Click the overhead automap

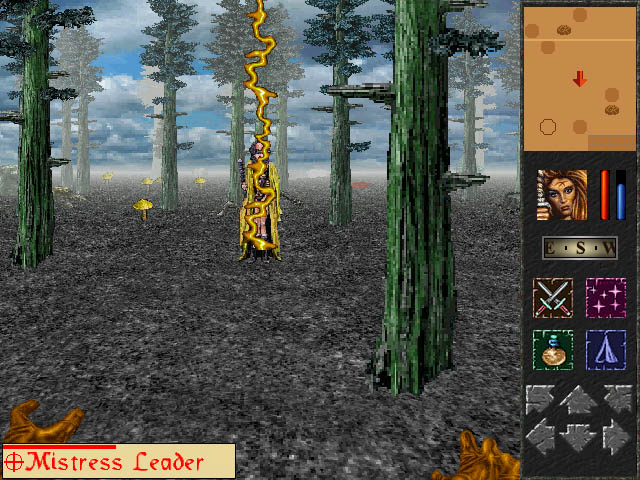pyautogui.click(x=578, y=78)
